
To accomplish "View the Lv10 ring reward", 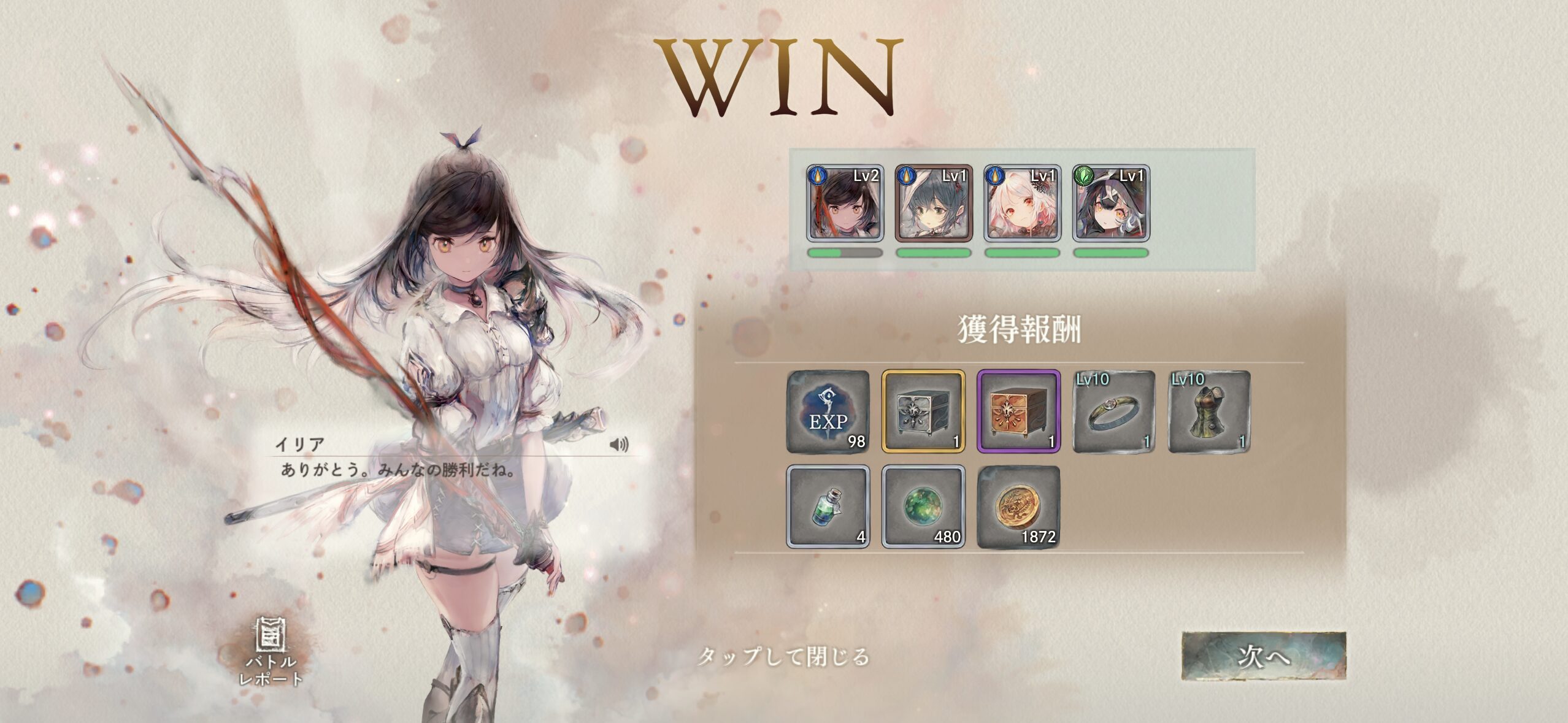I will pos(1113,411).
